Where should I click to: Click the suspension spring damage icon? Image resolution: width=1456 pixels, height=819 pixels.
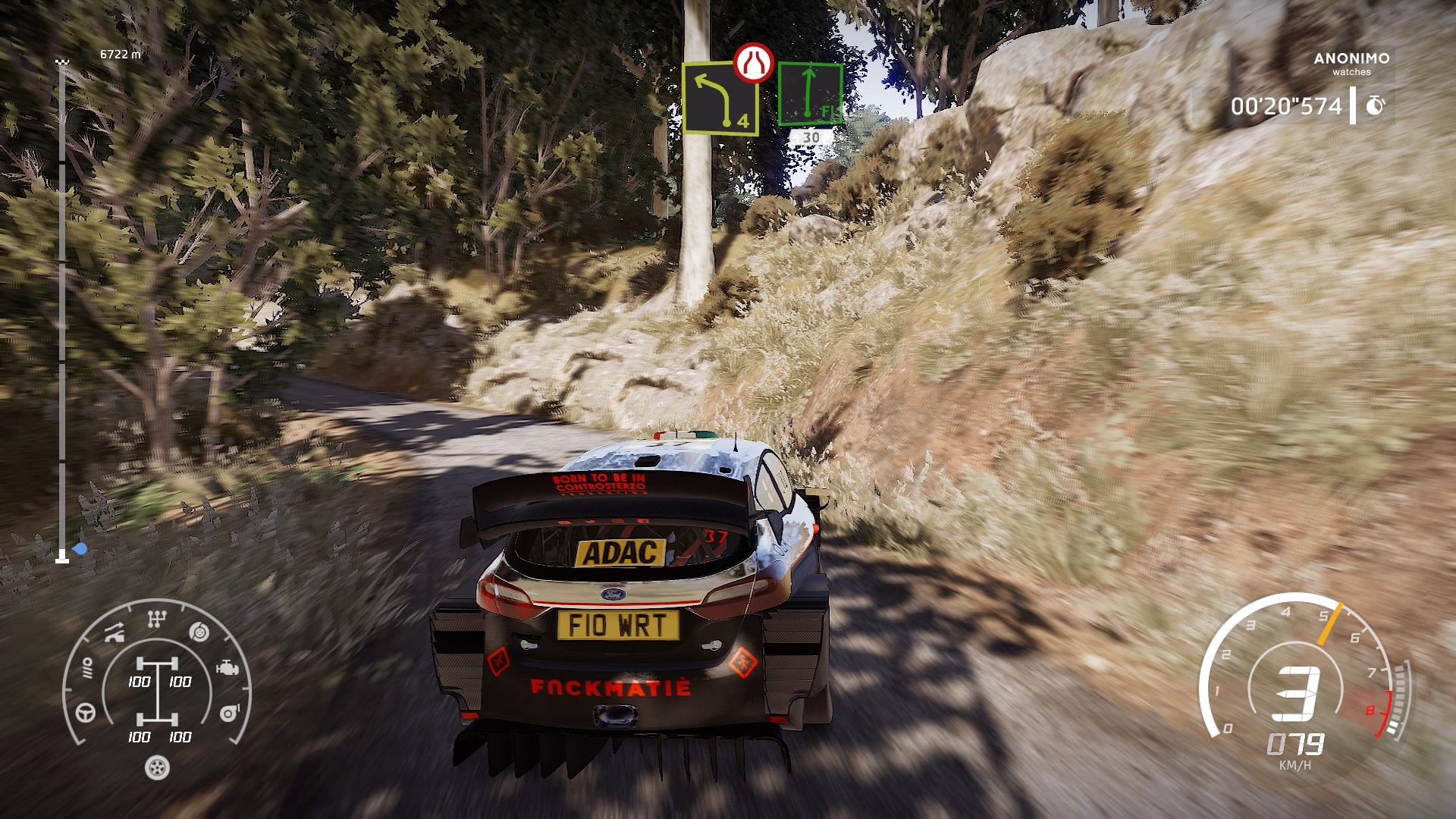click(87, 668)
